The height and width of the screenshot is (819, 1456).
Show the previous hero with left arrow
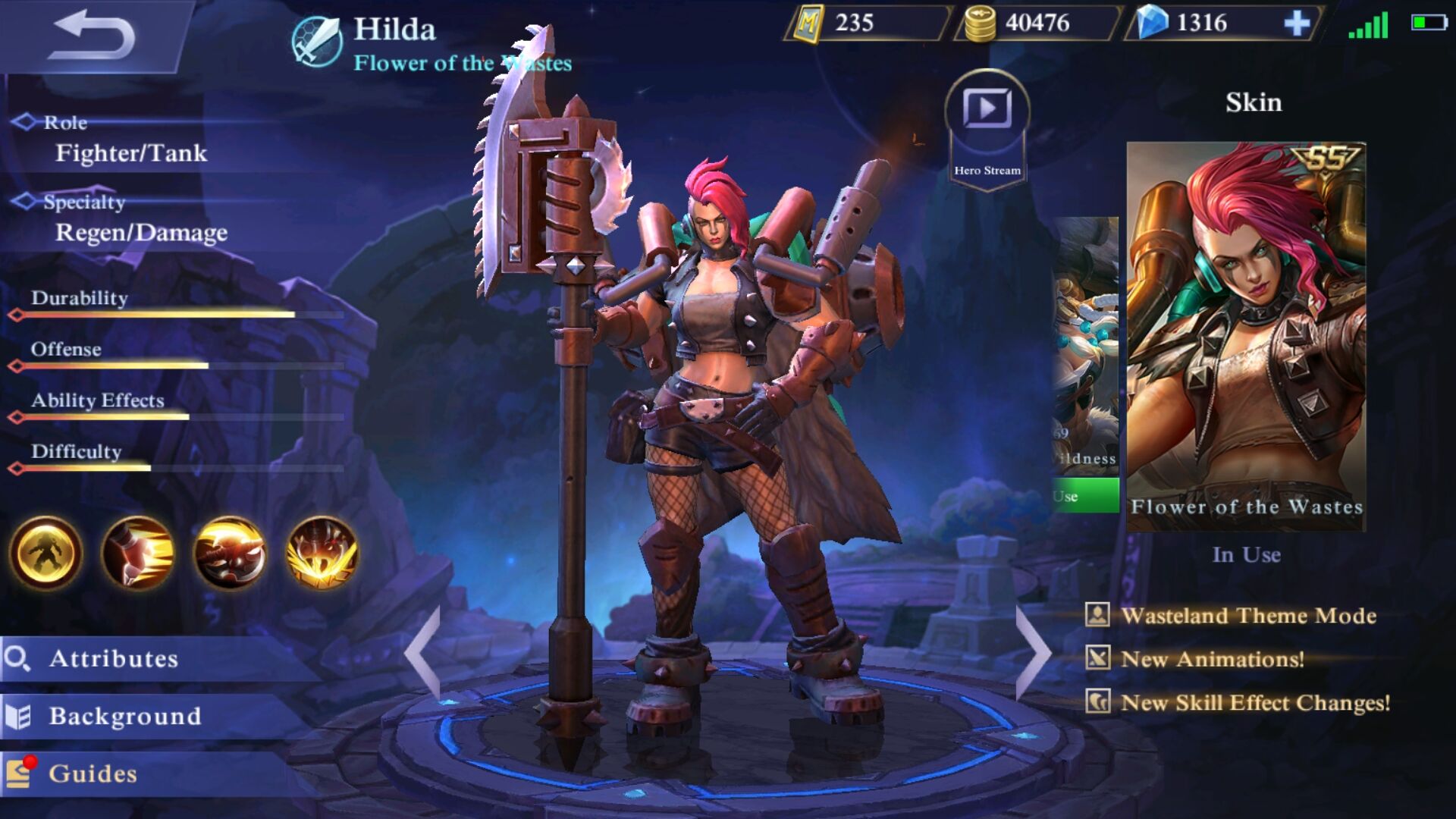[x=423, y=652]
